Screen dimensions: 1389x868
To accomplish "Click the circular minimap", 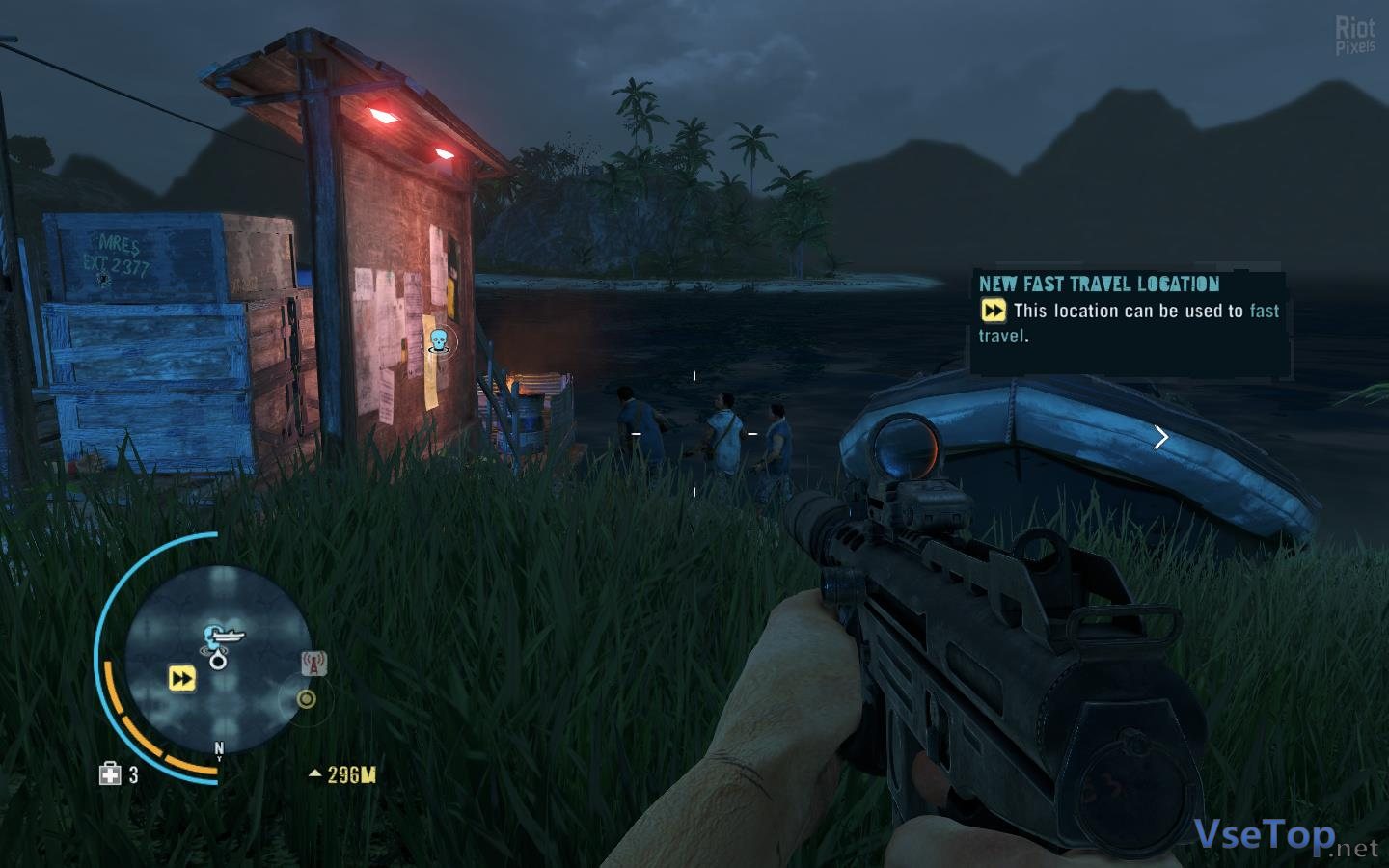I will 219,656.
